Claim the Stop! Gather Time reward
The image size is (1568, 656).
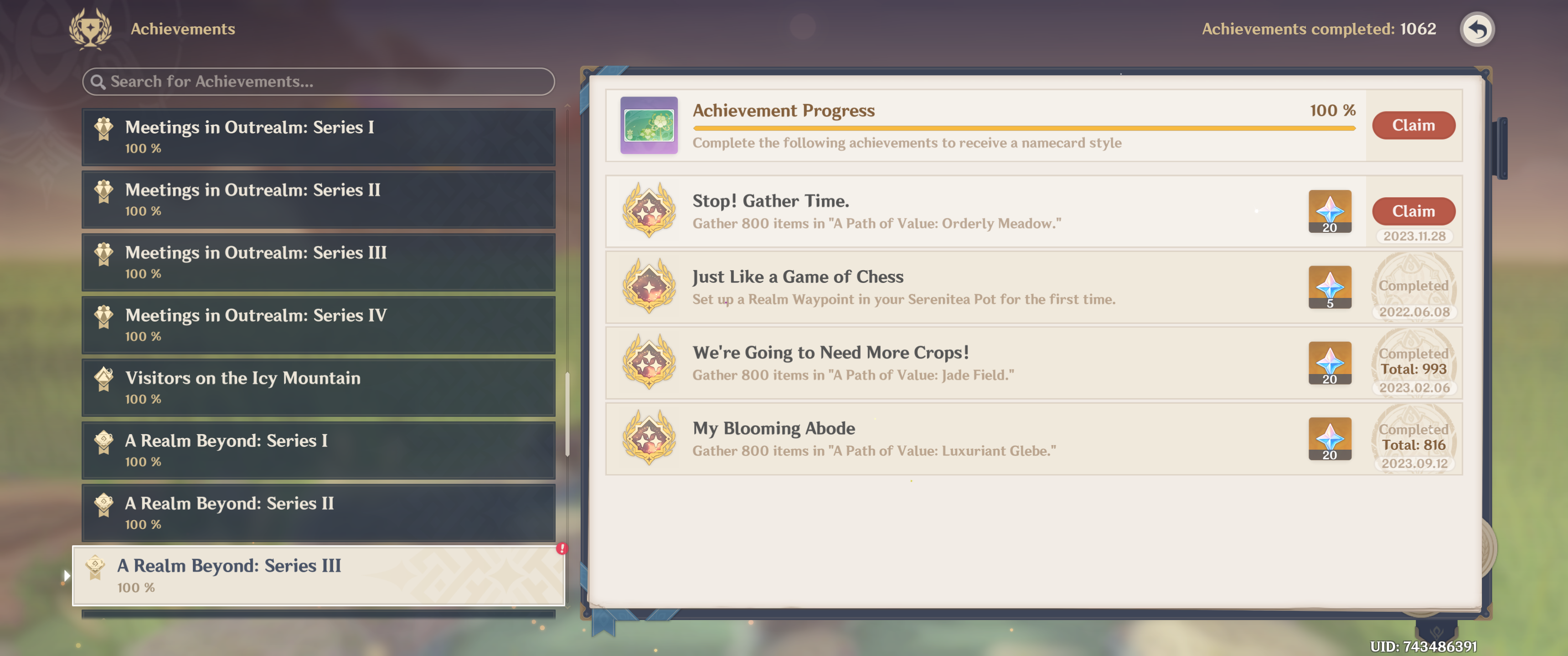[x=1413, y=210]
